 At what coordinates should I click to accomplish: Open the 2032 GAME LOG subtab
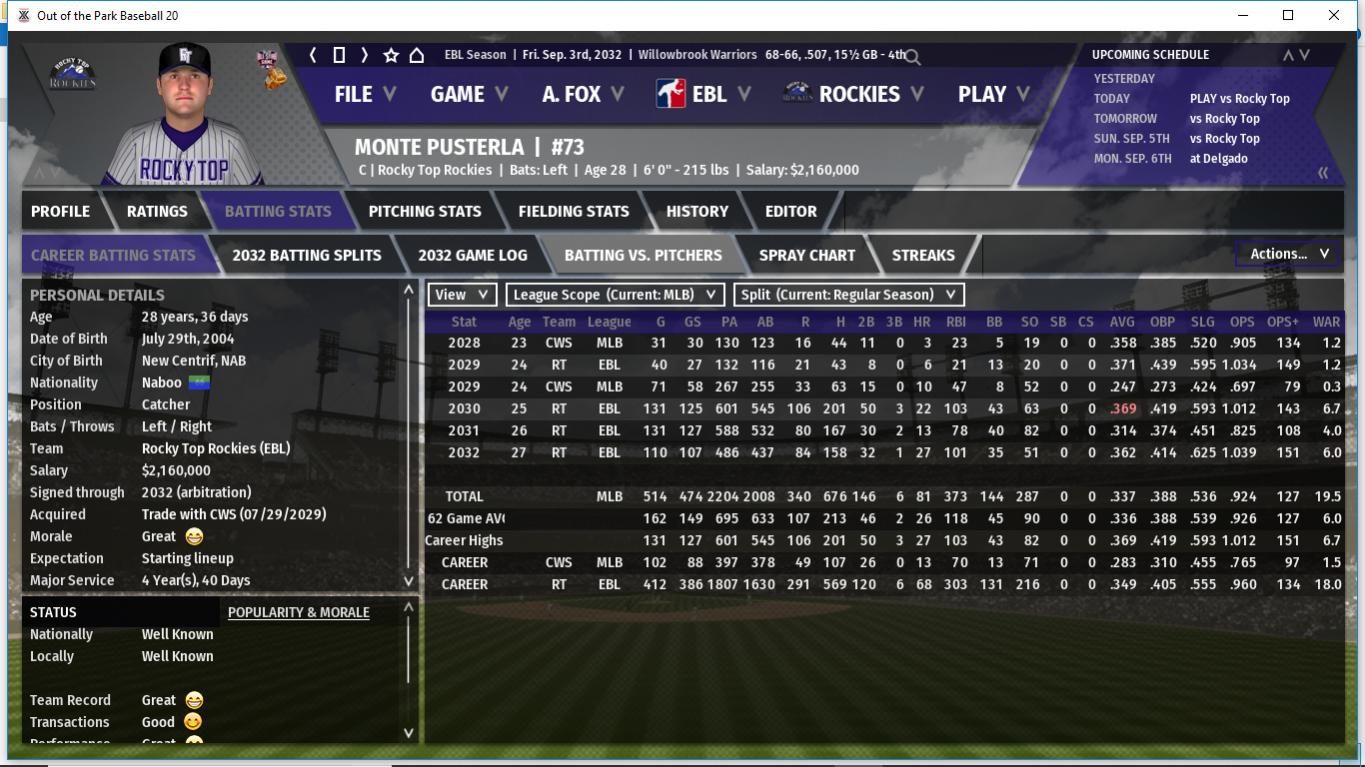pos(472,255)
